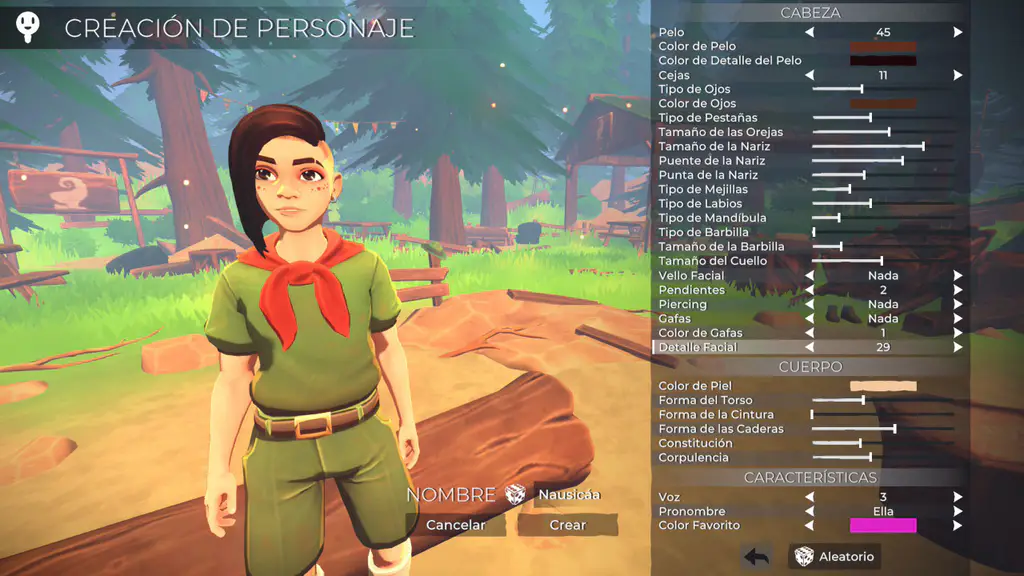1024x576 pixels.
Task: Set the Forma de la Cintura slider
Action: click(x=812, y=414)
